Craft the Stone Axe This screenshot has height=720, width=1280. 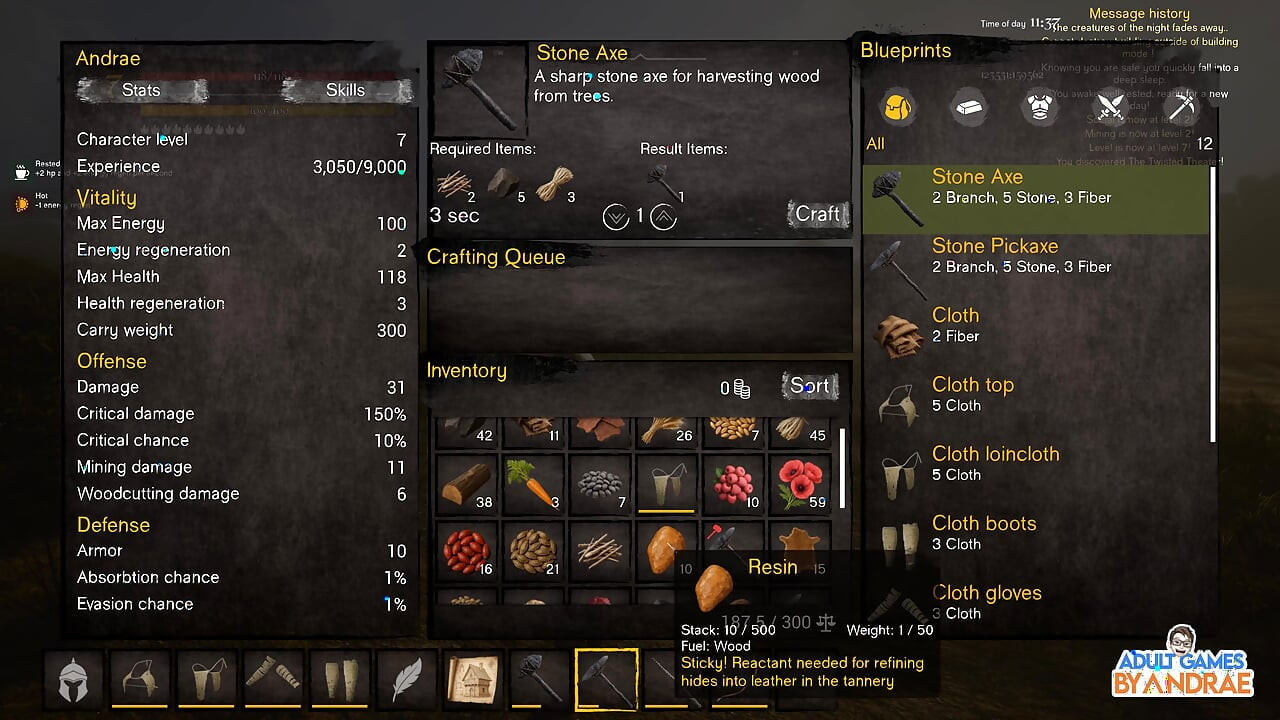817,214
